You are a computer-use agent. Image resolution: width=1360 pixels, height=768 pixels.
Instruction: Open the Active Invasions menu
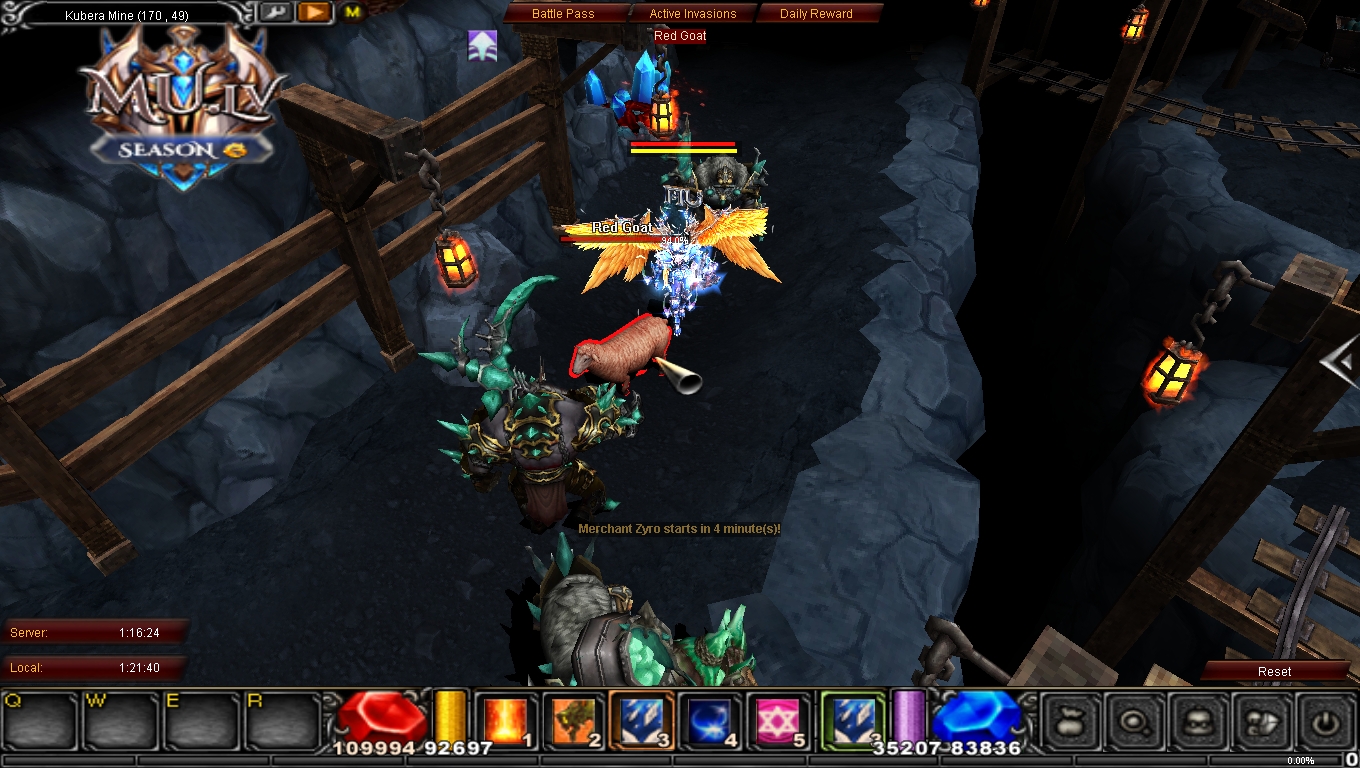pos(692,13)
